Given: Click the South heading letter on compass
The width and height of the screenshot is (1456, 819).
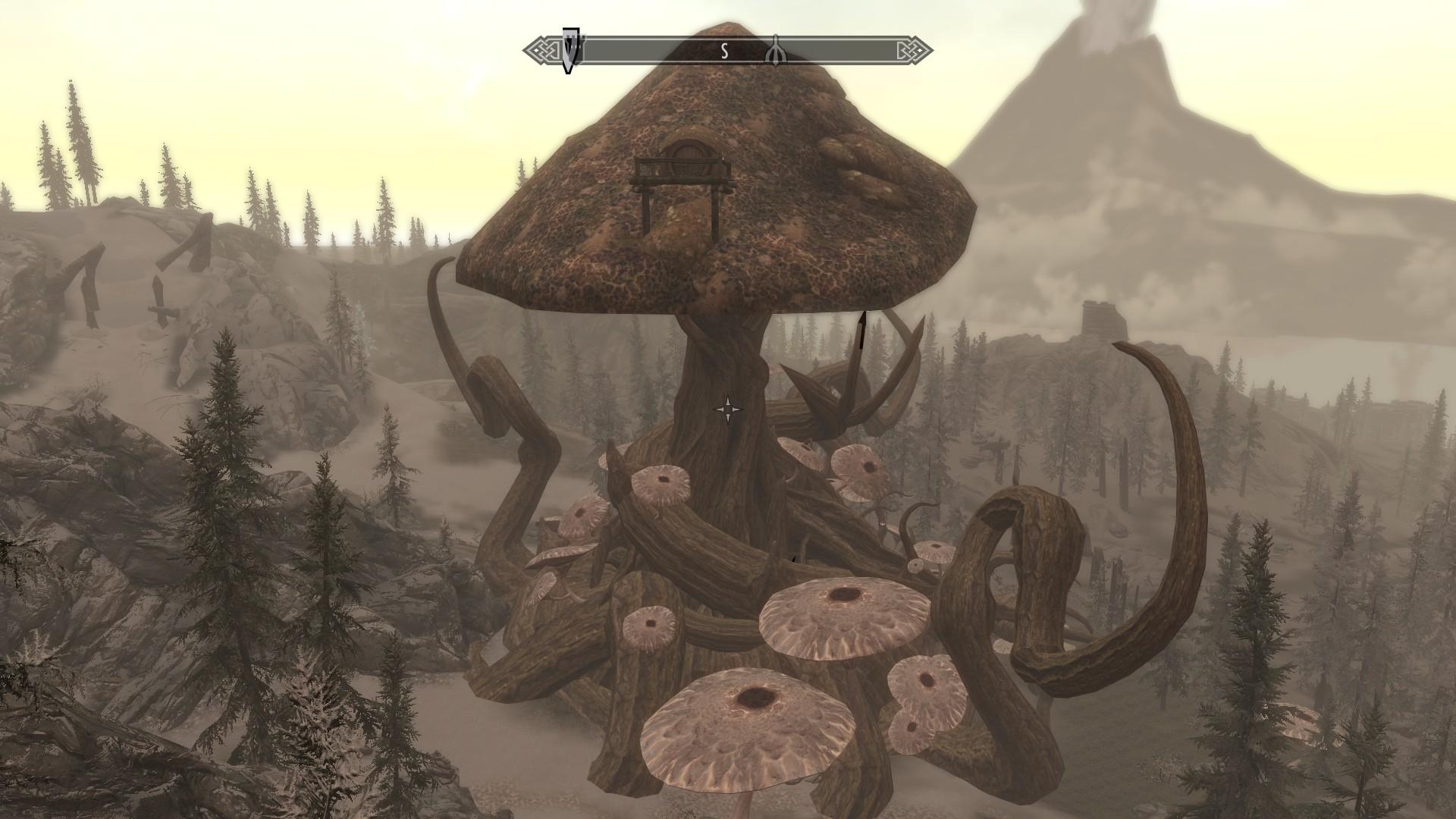Looking at the screenshot, I should (x=724, y=52).
